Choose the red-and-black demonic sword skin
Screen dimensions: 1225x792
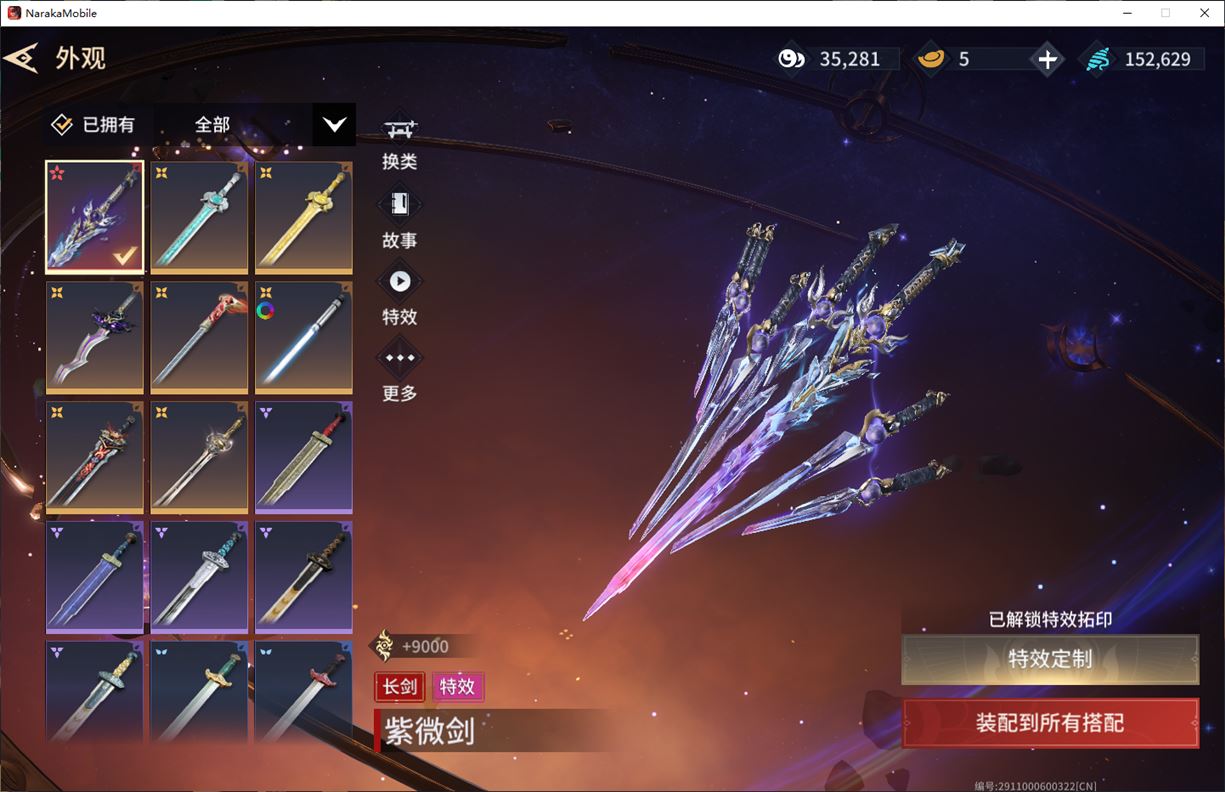tap(95, 457)
